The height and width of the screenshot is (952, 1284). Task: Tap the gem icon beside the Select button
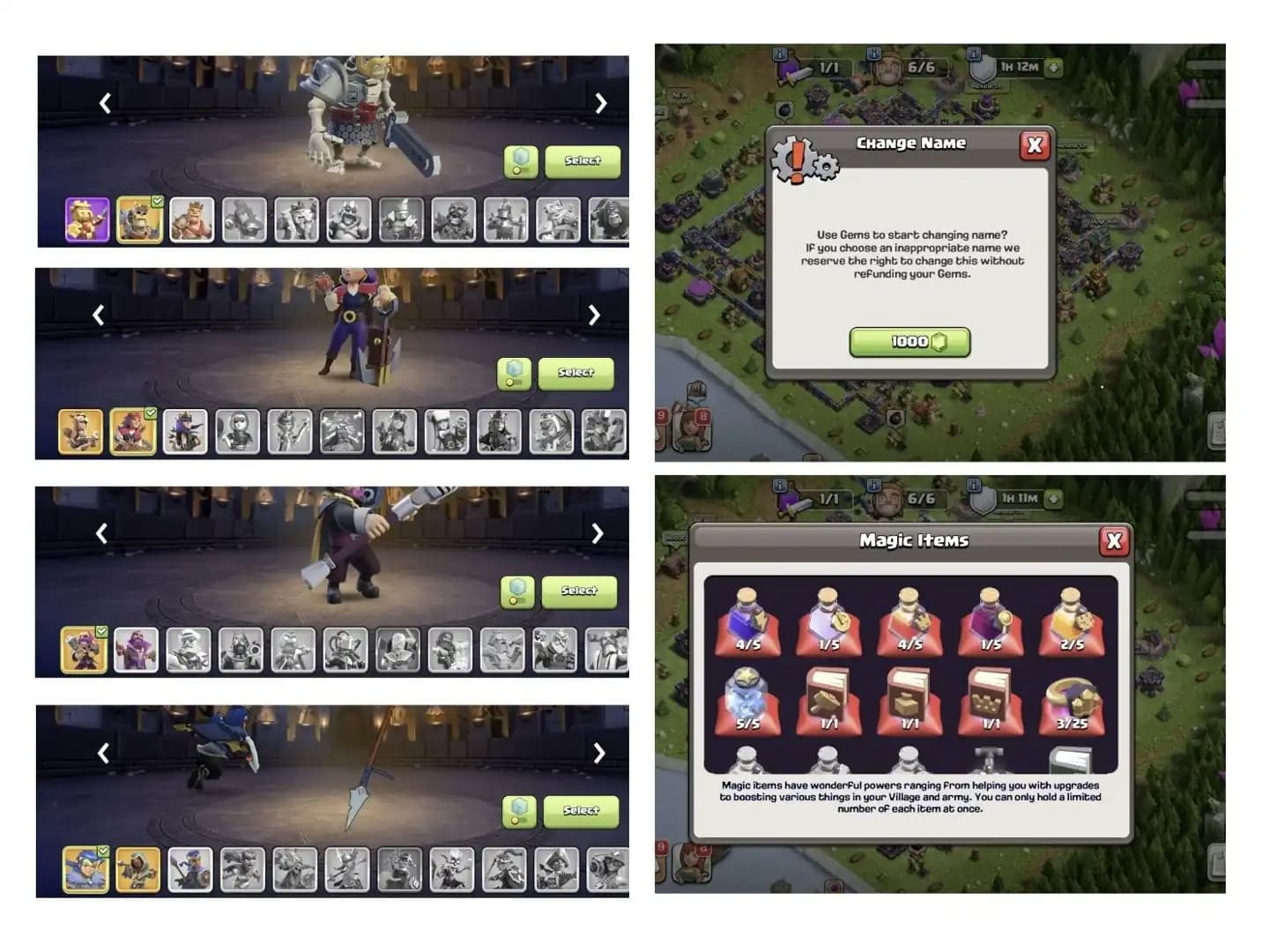[x=523, y=161]
